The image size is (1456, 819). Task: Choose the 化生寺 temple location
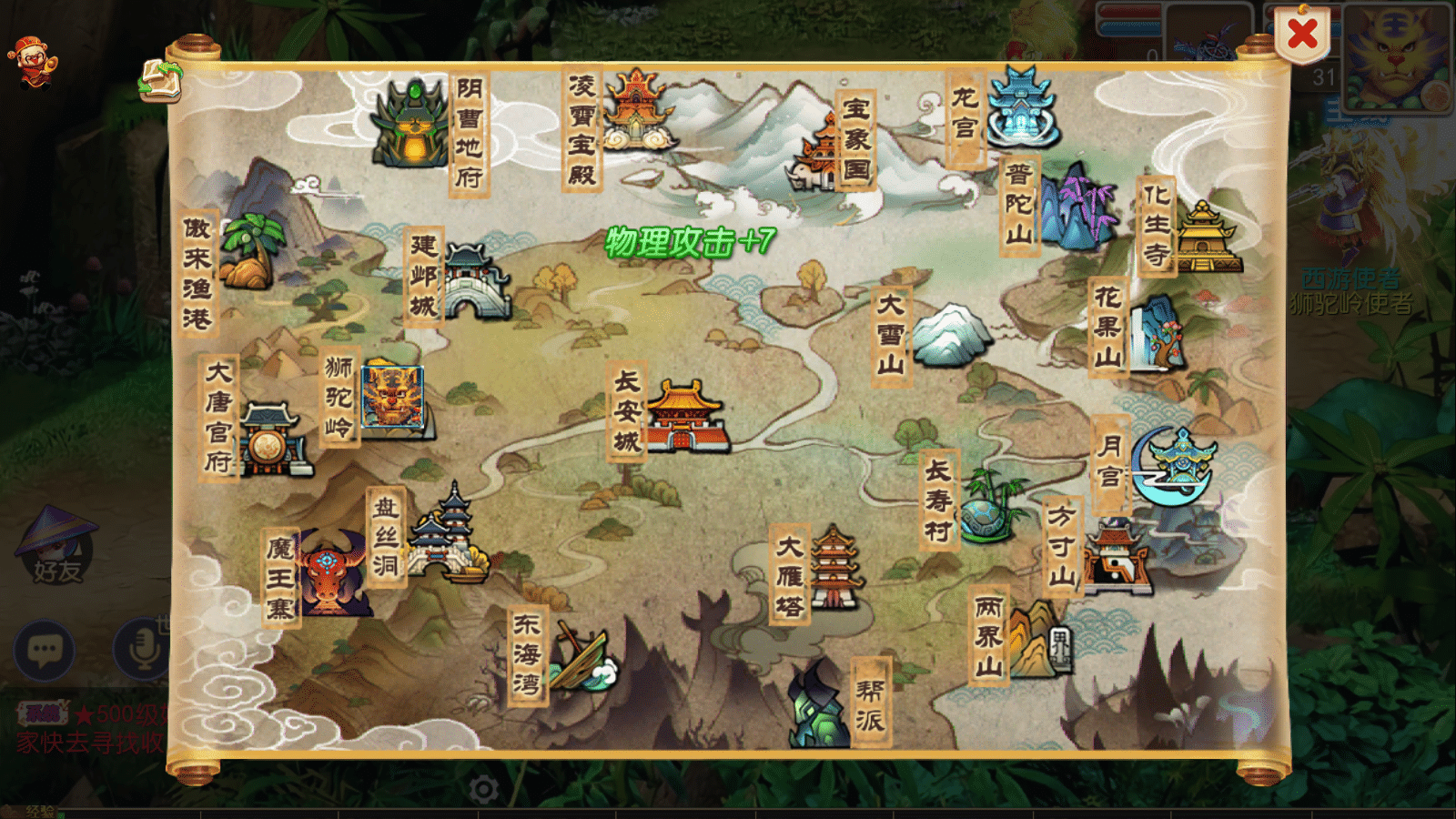click(x=1204, y=237)
